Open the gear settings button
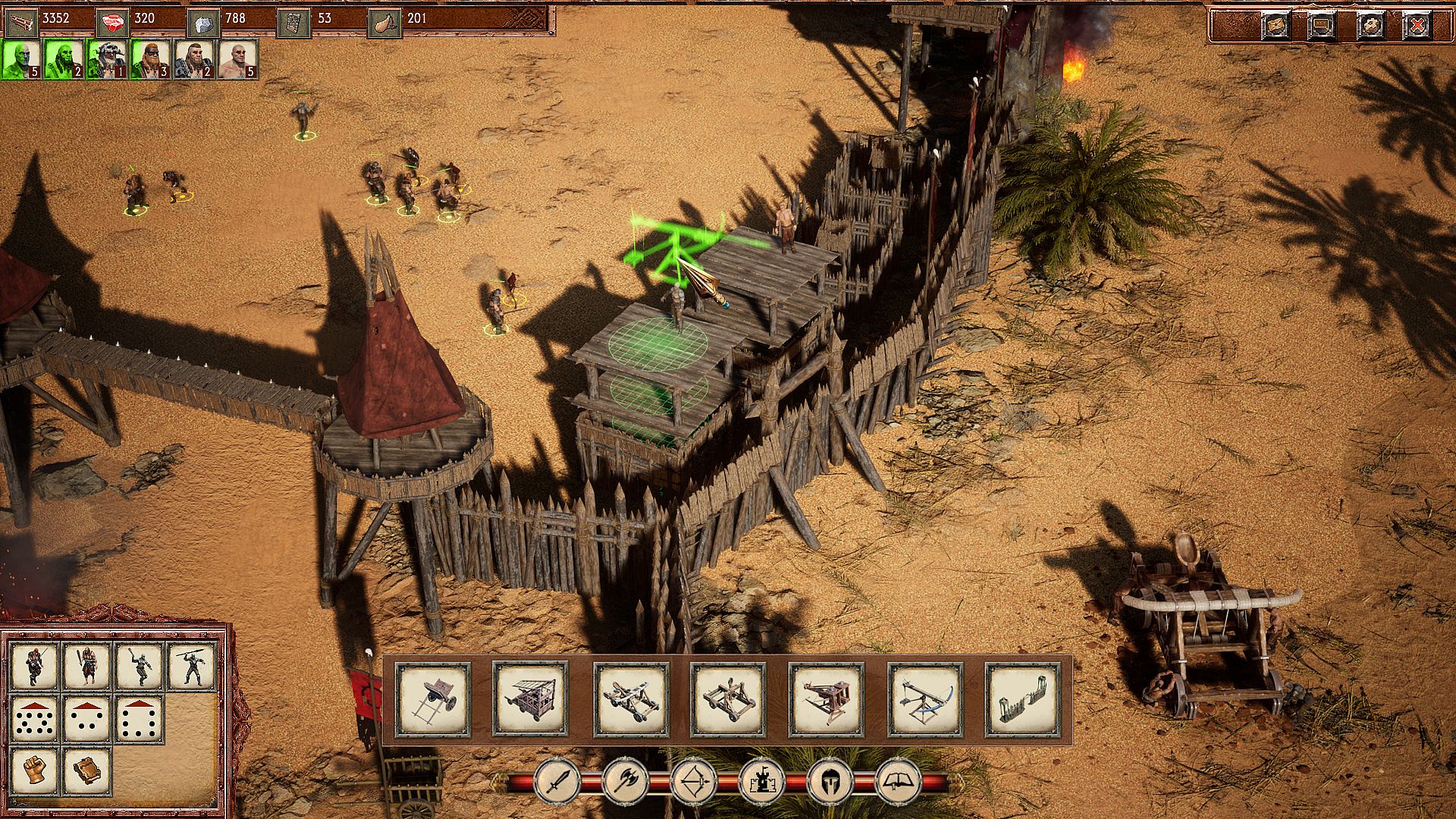Image resolution: width=1456 pixels, height=819 pixels. 1371,26
